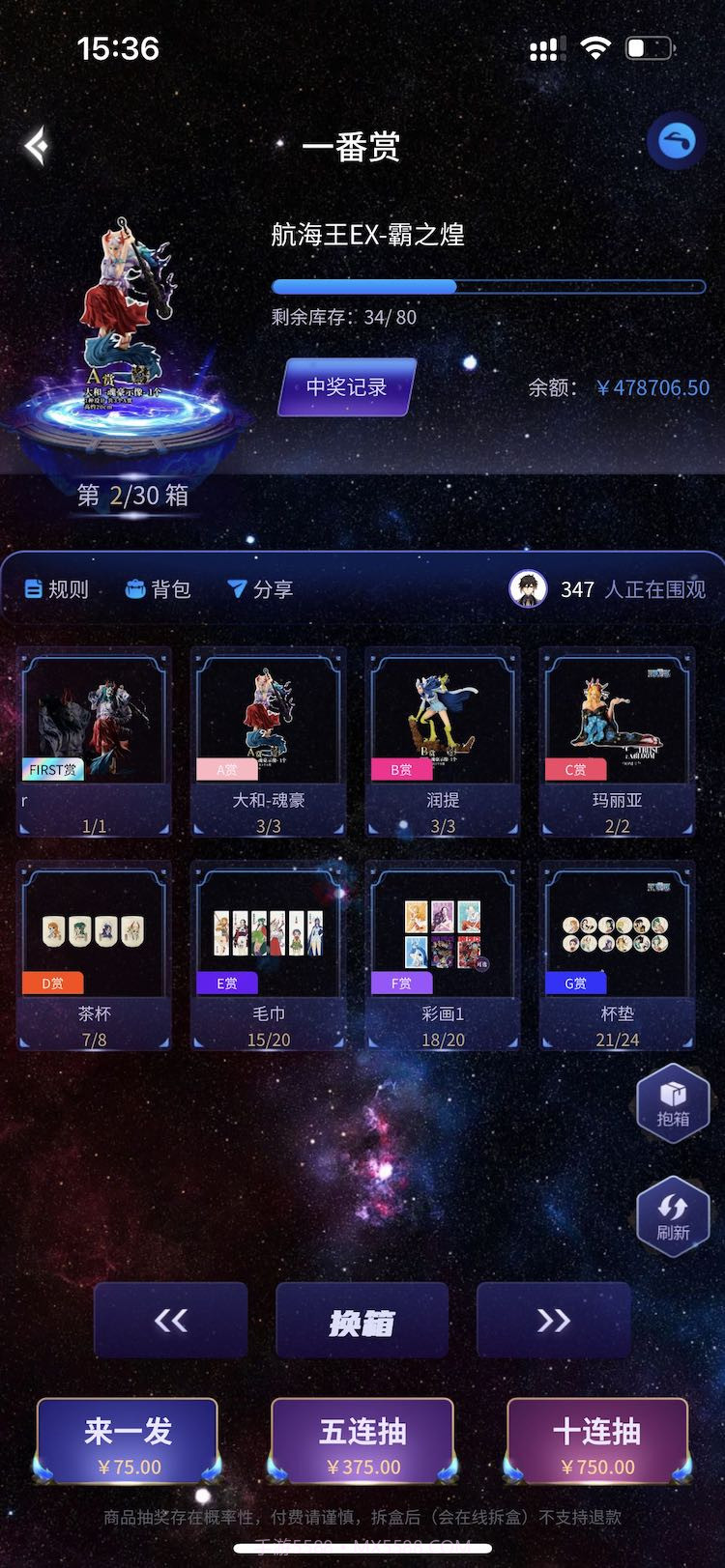The width and height of the screenshot is (725, 1568).
Task: Tap the 抱箱 box button
Action: click(x=673, y=1102)
